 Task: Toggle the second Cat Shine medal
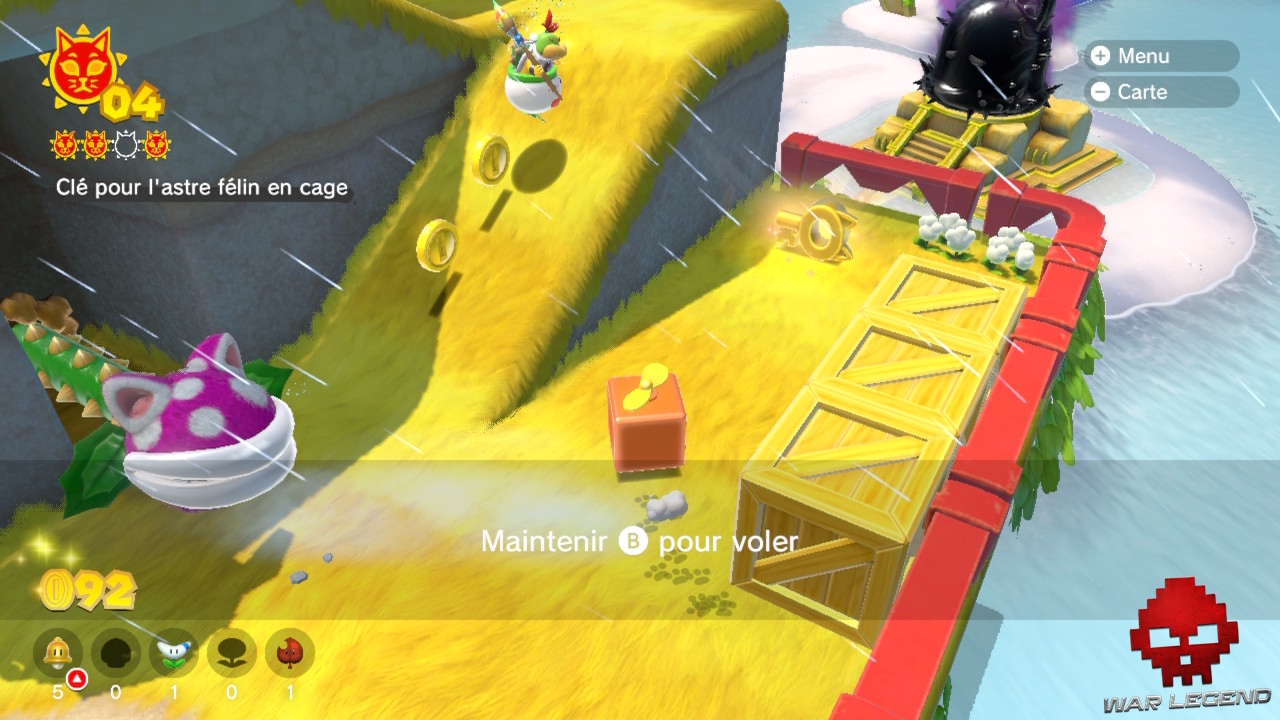pos(96,143)
